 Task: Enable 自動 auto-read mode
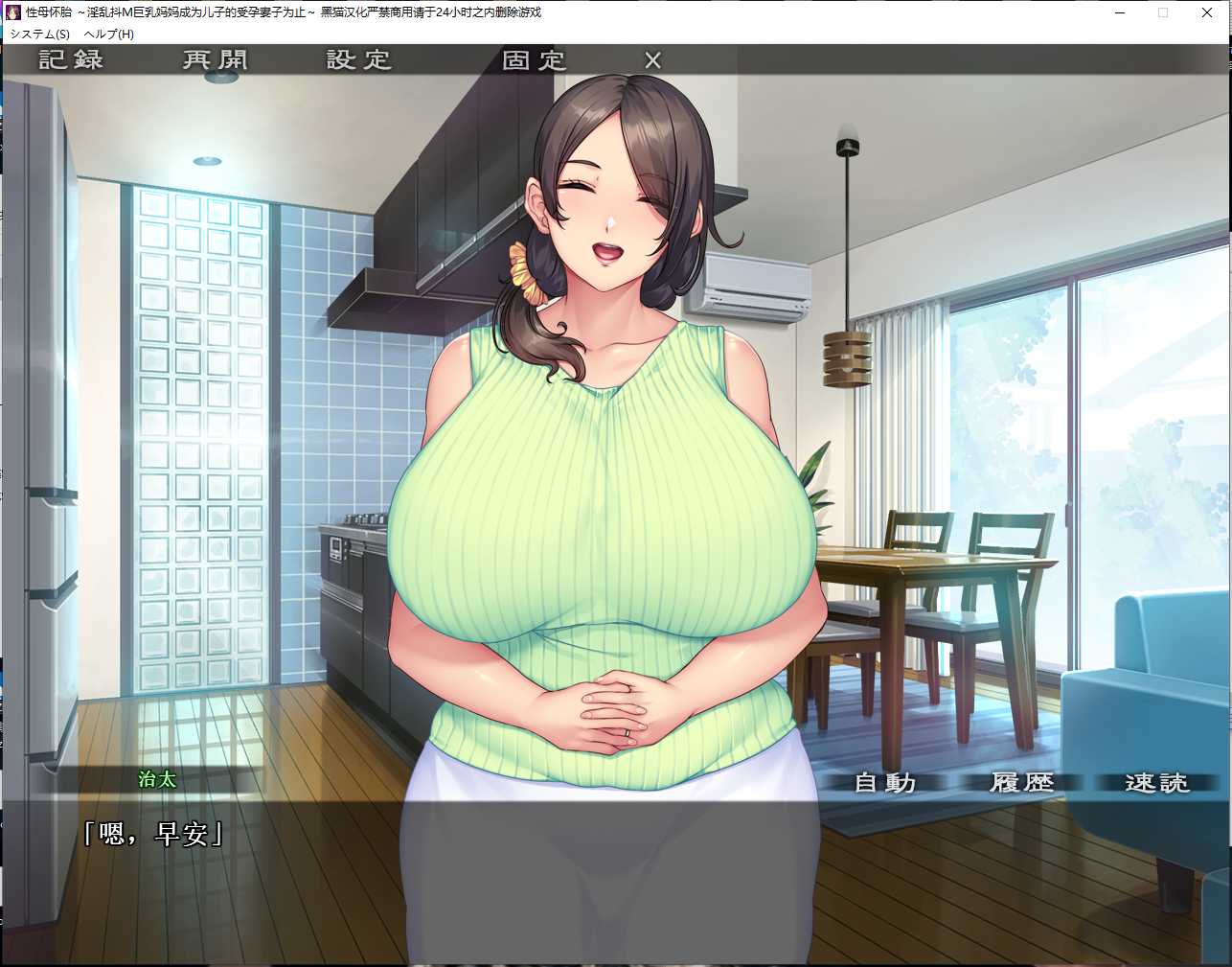coord(883,782)
